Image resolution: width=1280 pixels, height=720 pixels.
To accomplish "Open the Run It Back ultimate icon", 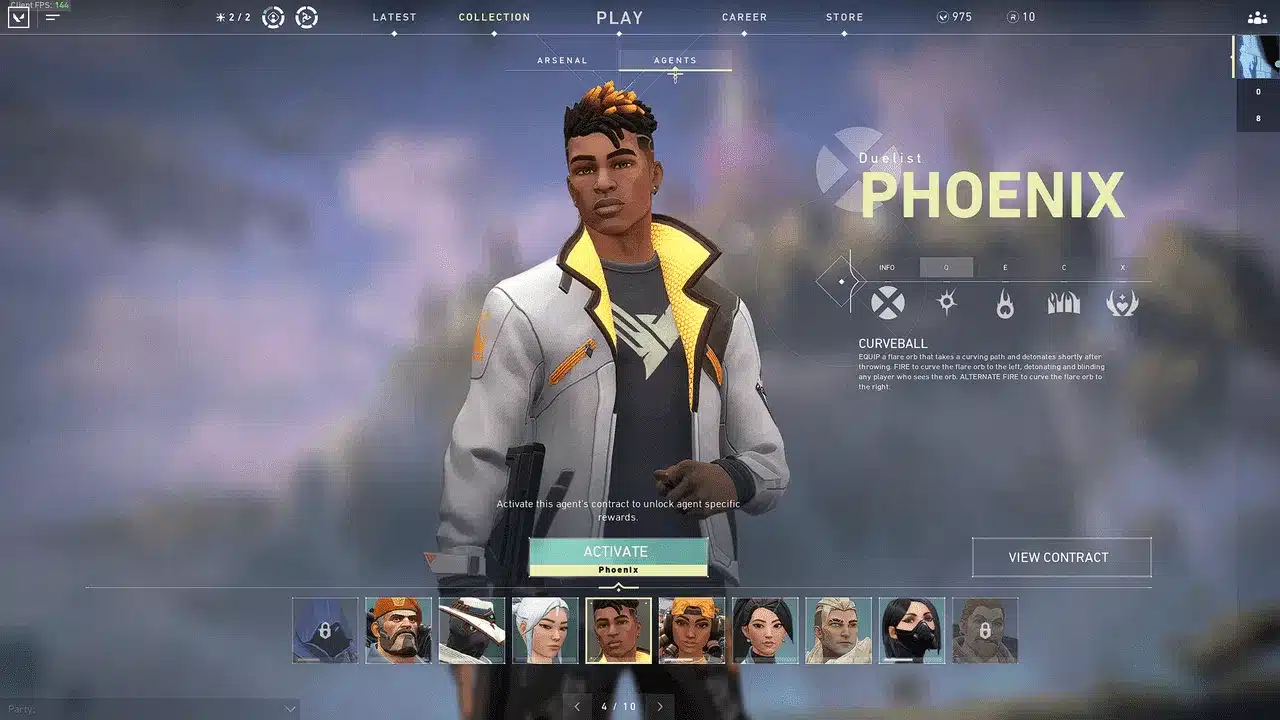I will click(1121, 303).
